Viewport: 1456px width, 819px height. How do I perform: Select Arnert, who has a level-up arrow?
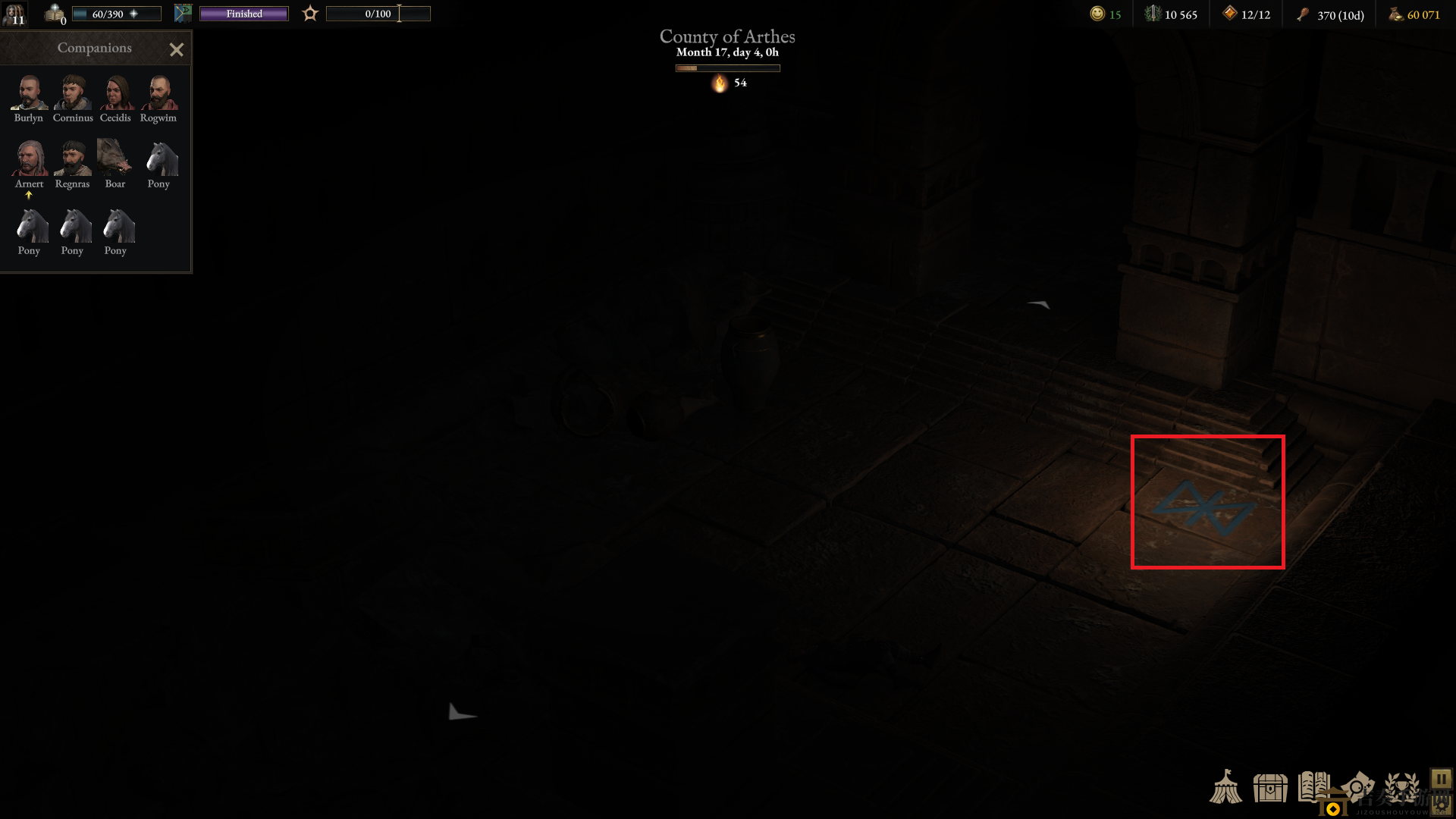[x=29, y=159]
